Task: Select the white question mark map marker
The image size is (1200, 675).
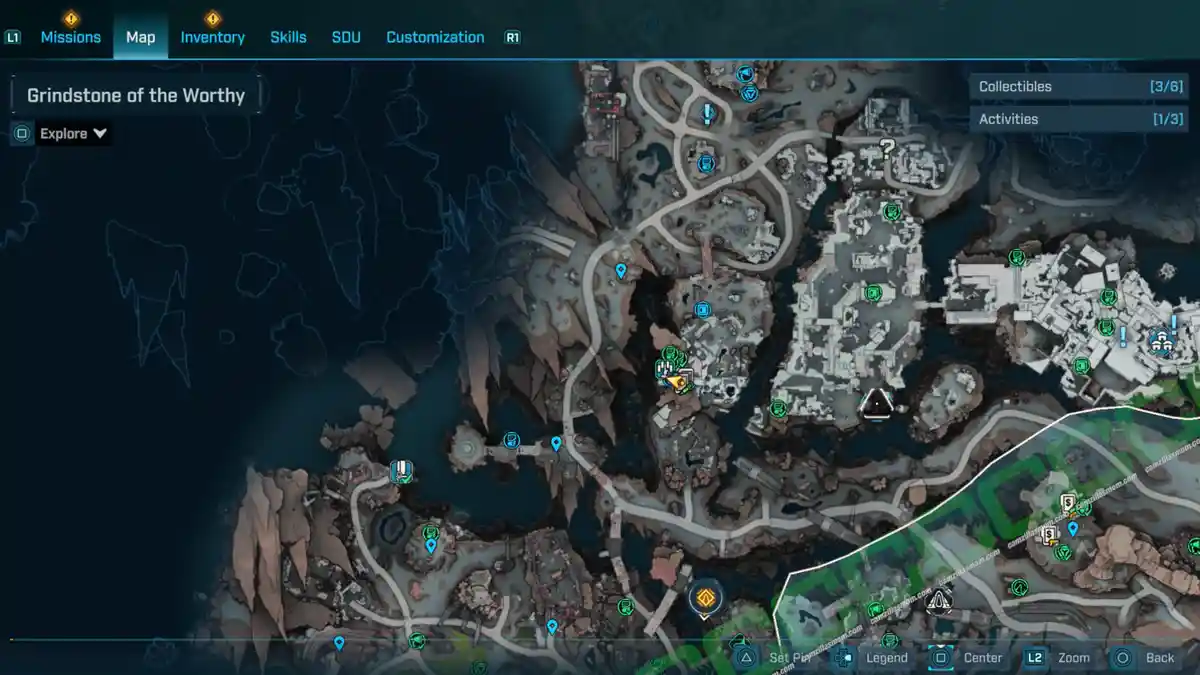Action: pos(886,149)
